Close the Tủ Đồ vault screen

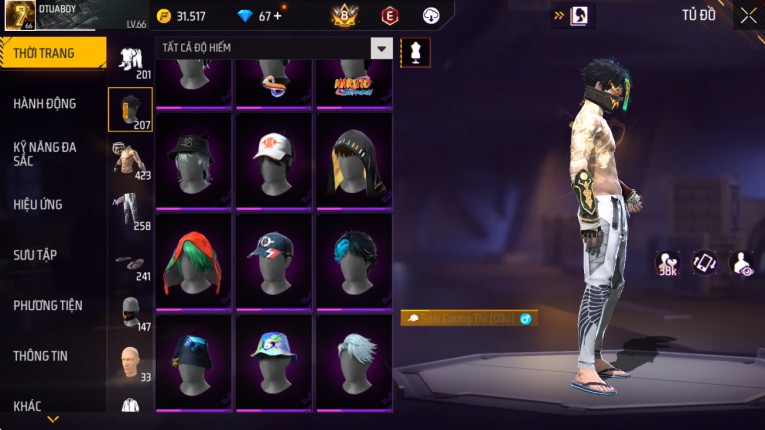pos(748,15)
